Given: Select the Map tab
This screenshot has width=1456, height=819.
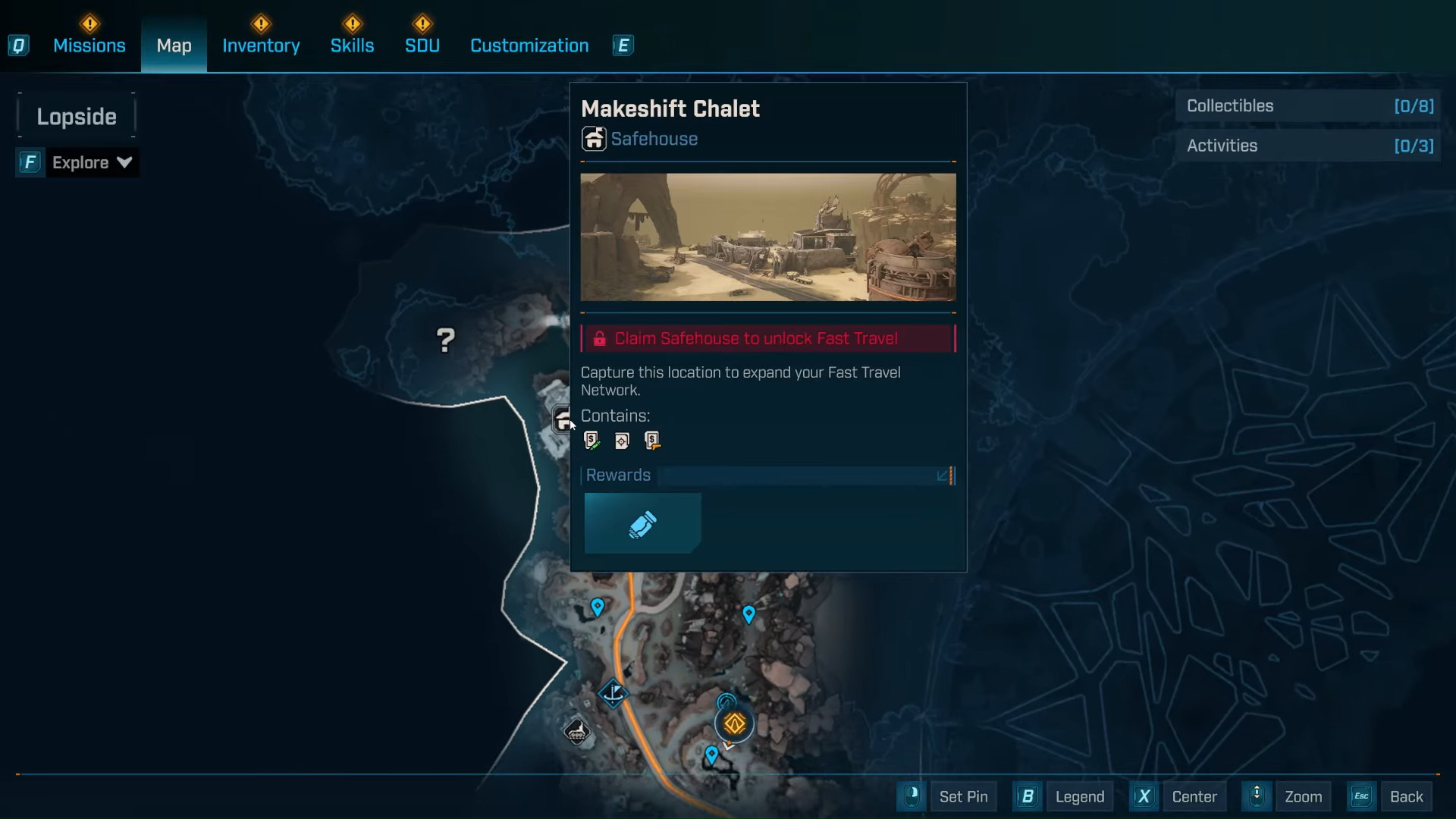Looking at the screenshot, I should tap(174, 45).
